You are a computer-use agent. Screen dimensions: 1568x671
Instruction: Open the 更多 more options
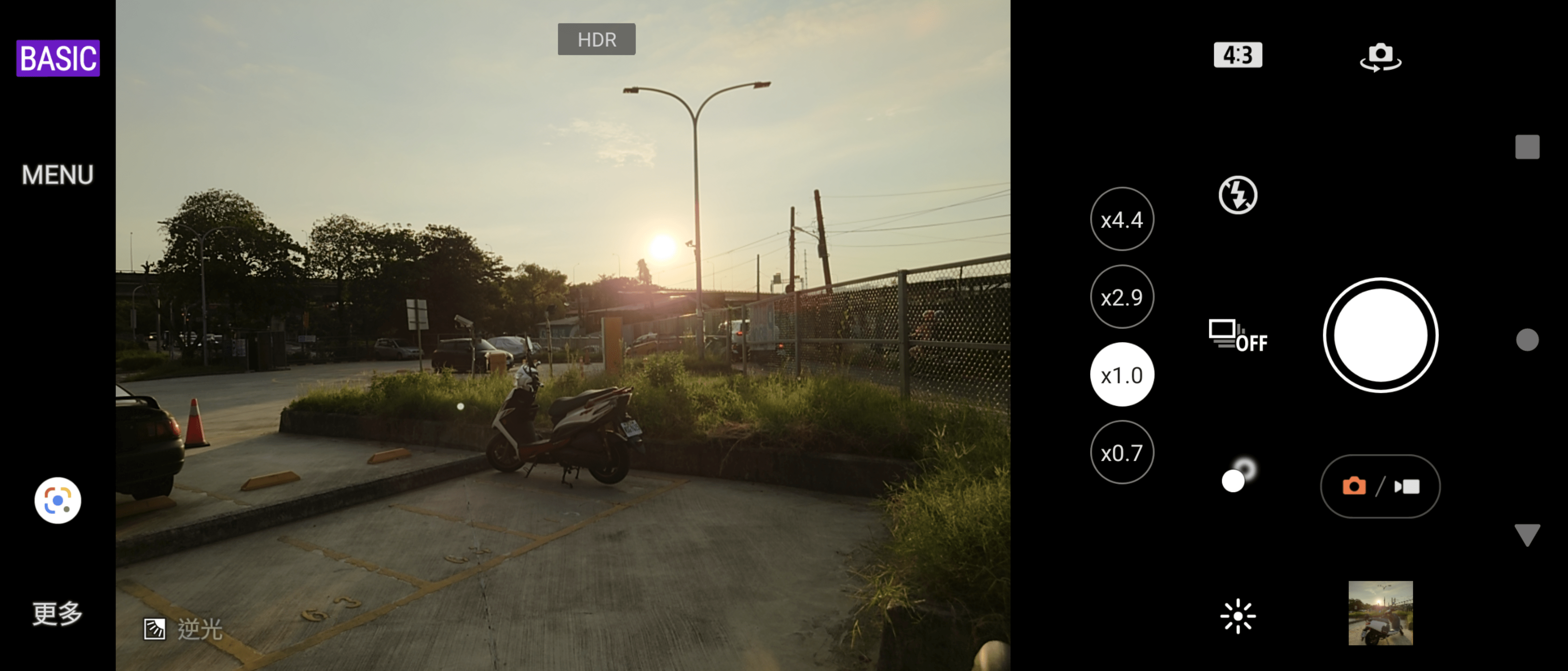coord(58,613)
